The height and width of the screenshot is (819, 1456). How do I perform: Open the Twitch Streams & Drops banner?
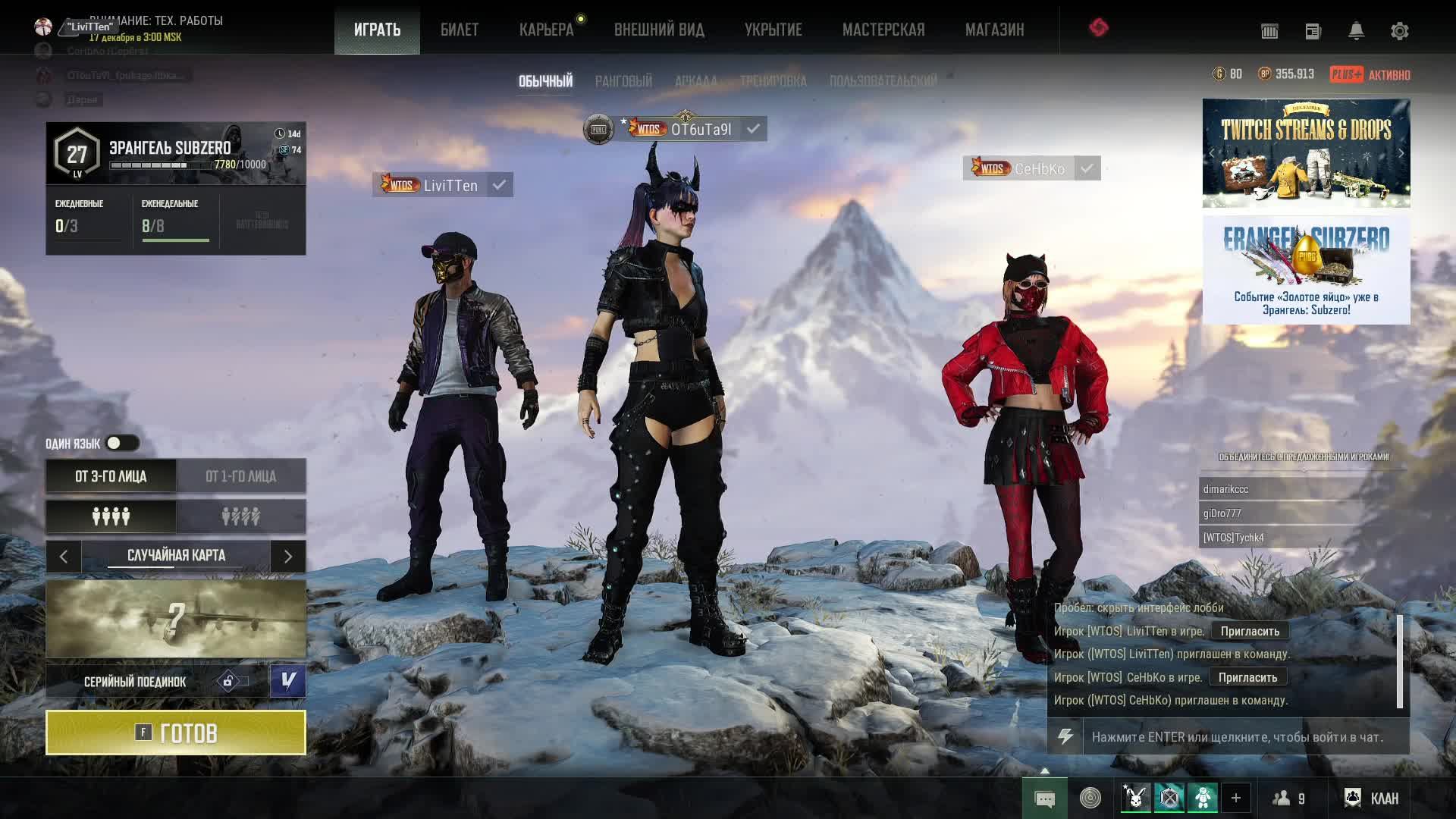tap(1306, 152)
